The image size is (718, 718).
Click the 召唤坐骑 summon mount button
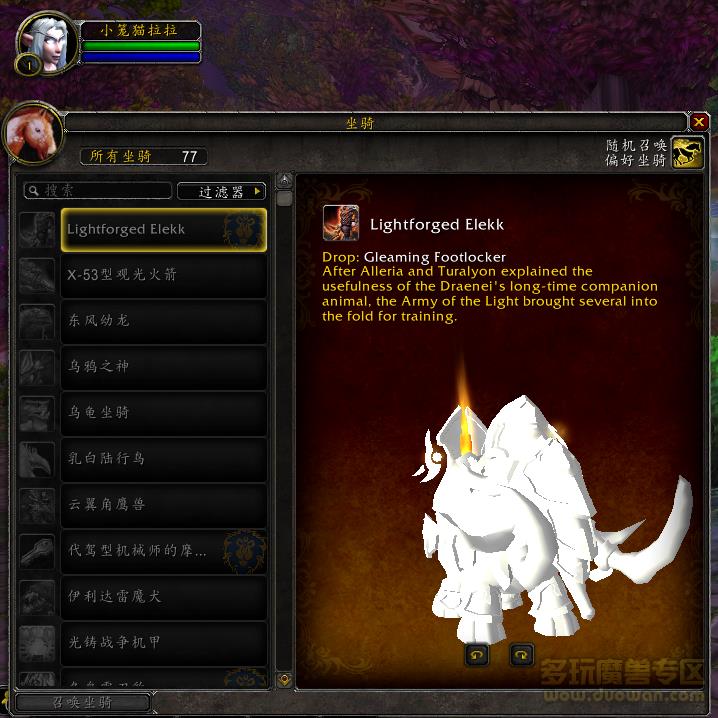coord(83,703)
